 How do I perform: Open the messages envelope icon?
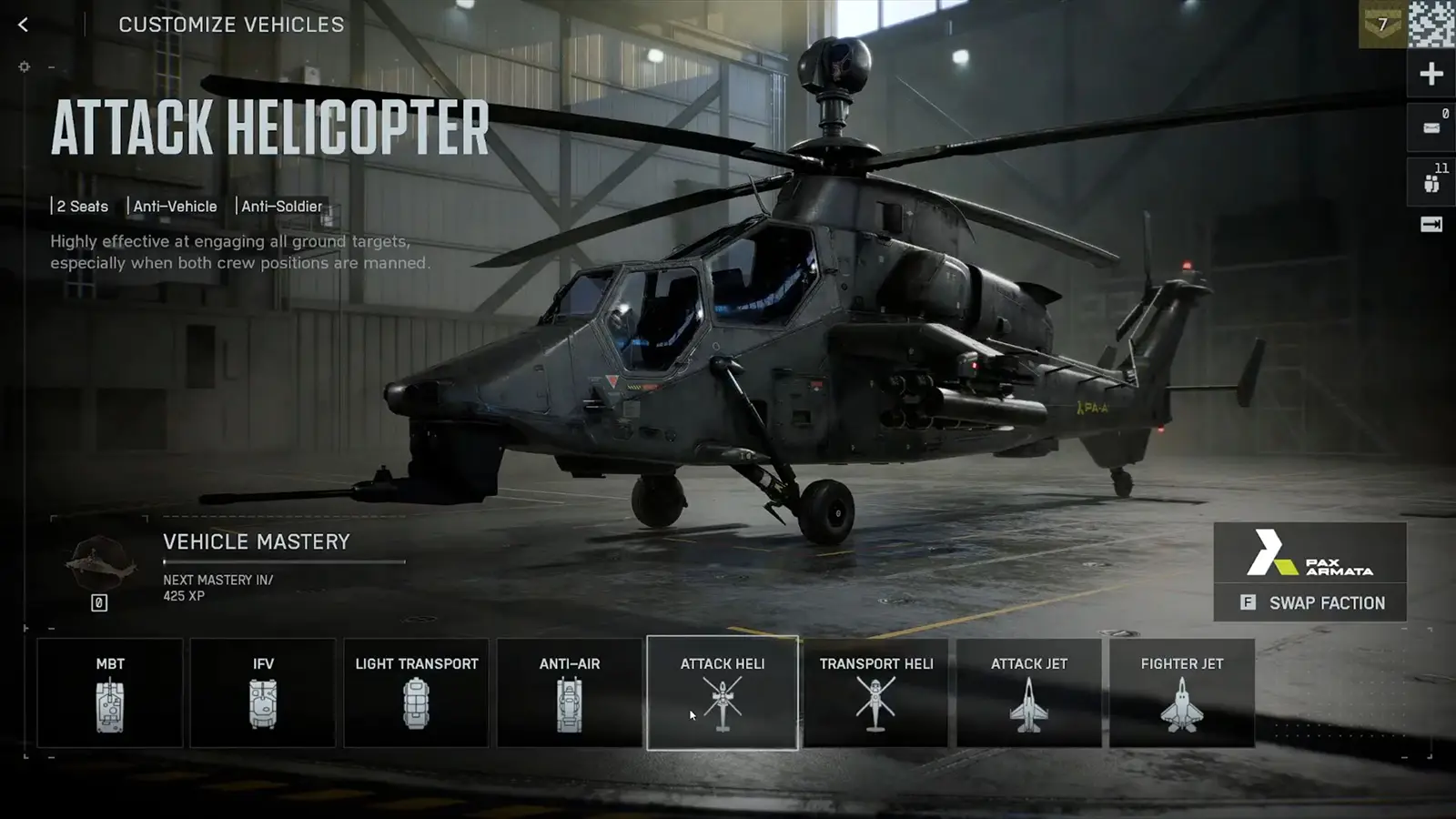(x=1431, y=125)
